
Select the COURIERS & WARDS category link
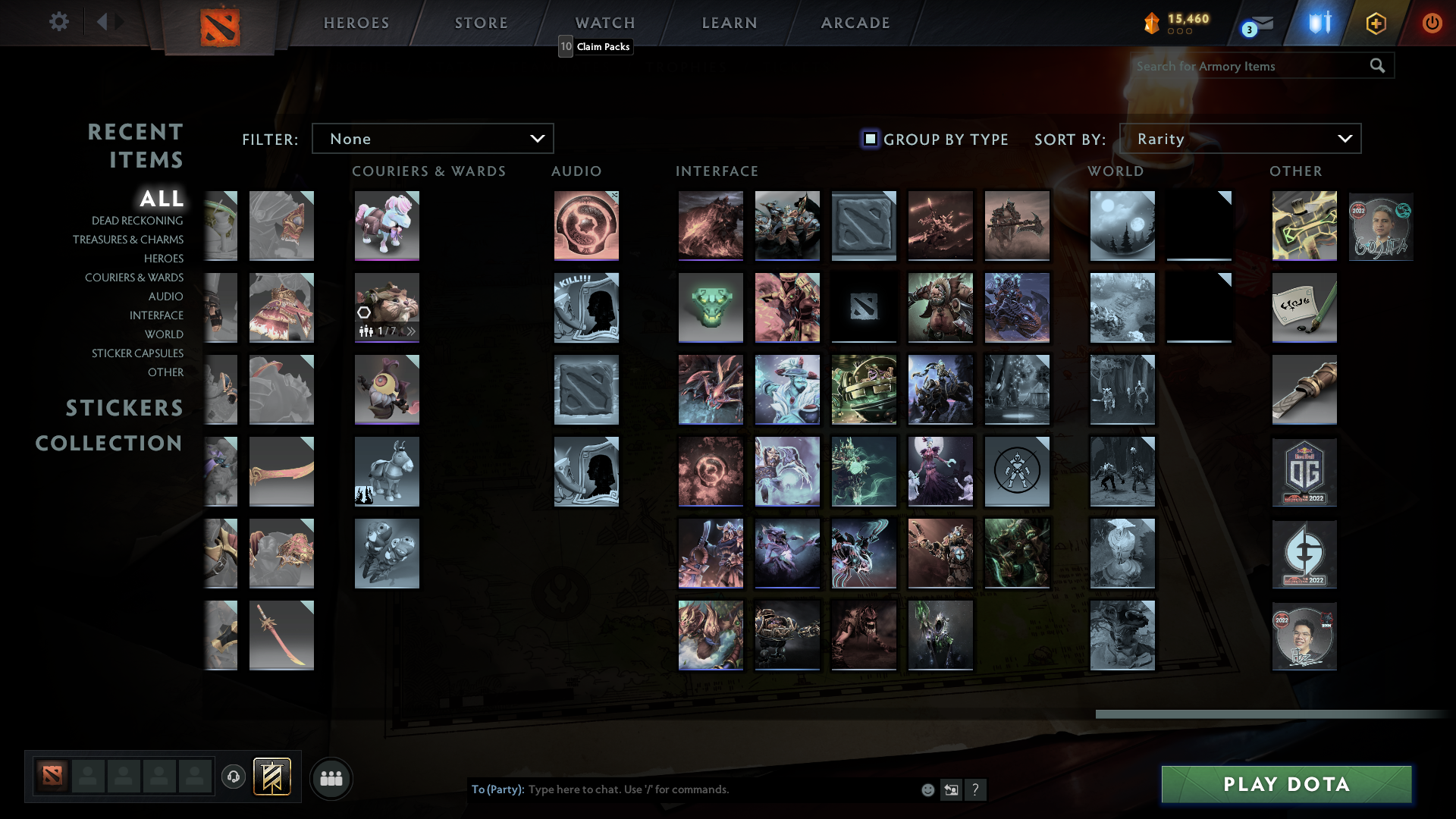pyautogui.click(x=134, y=278)
